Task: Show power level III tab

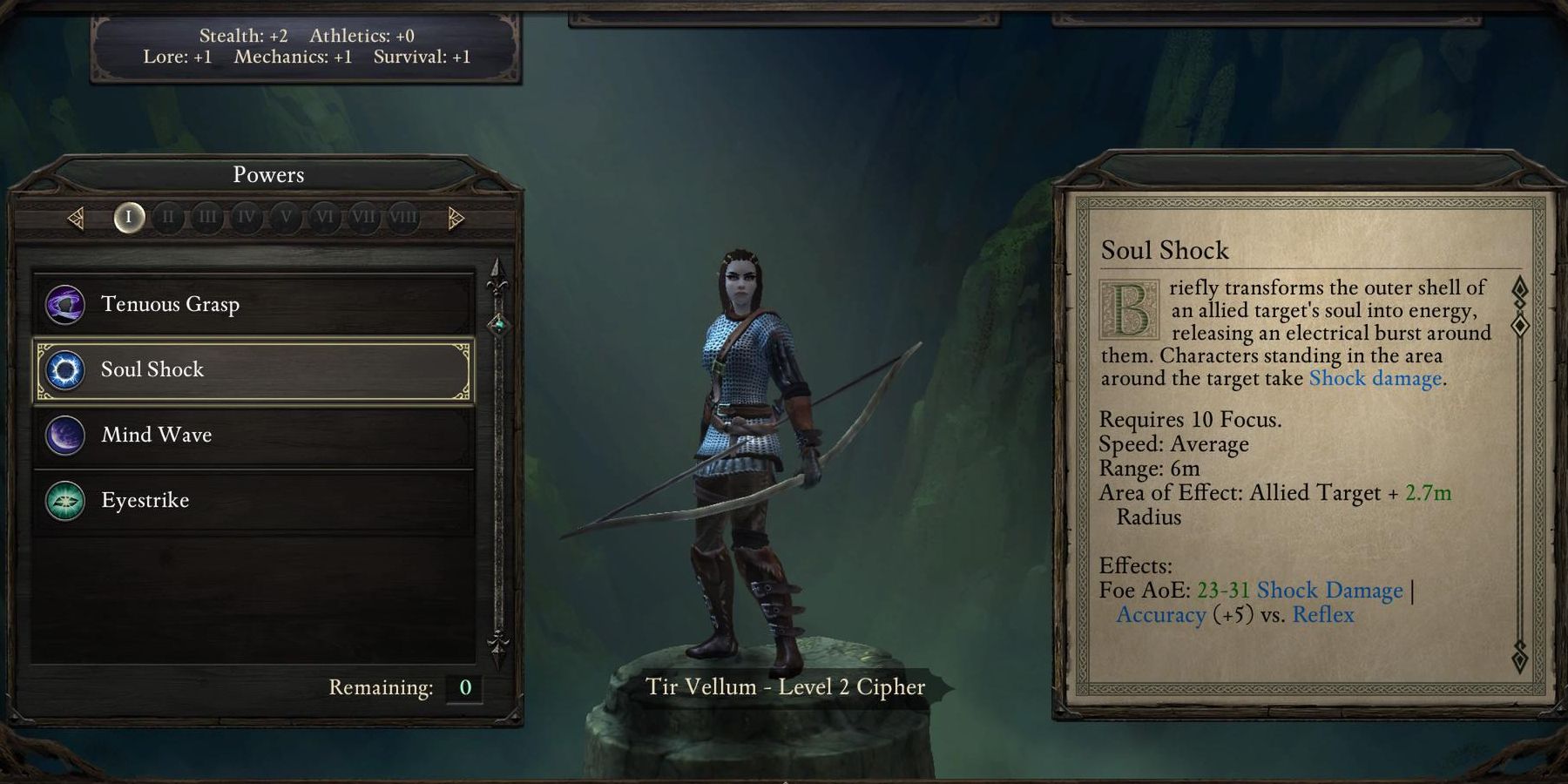Action: point(207,217)
